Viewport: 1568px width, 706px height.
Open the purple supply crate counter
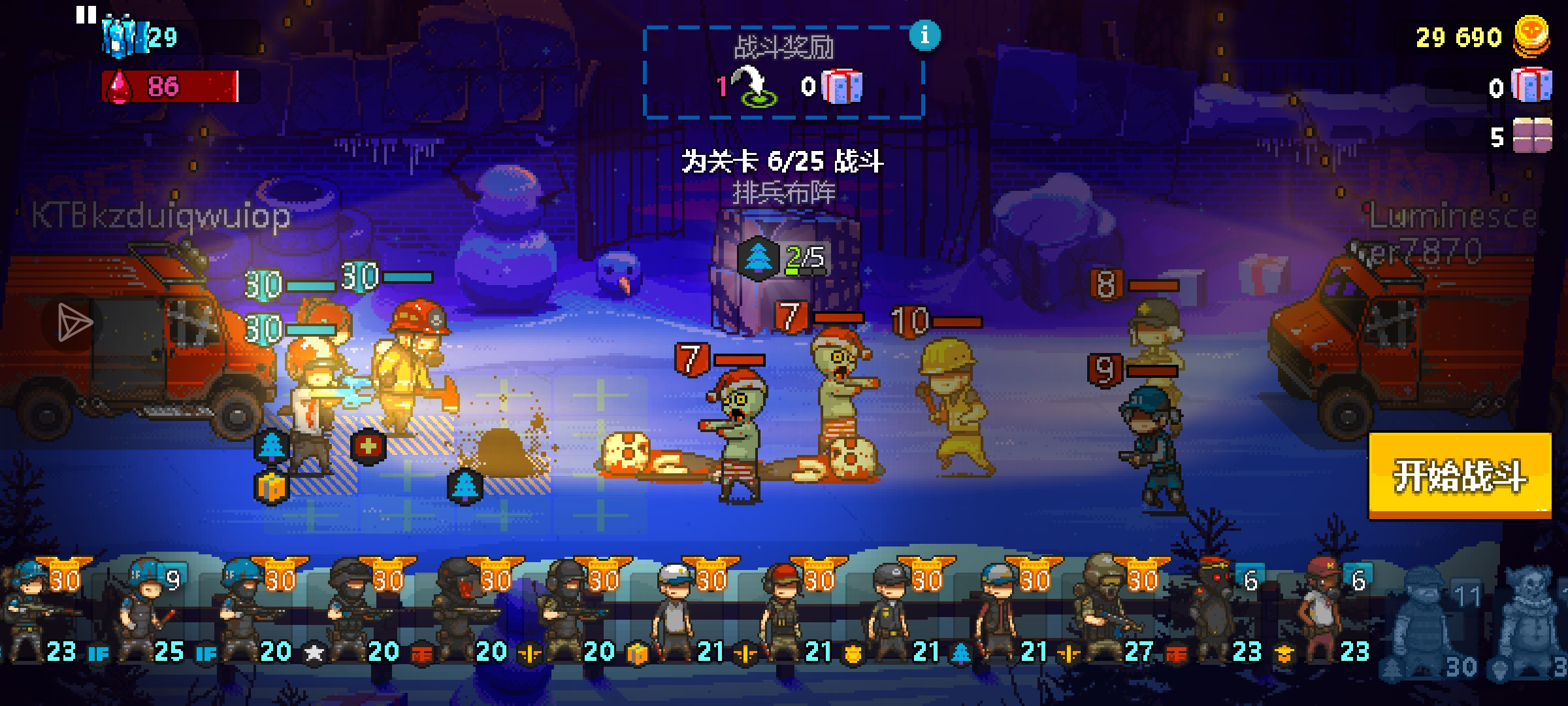pos(1532,136)
